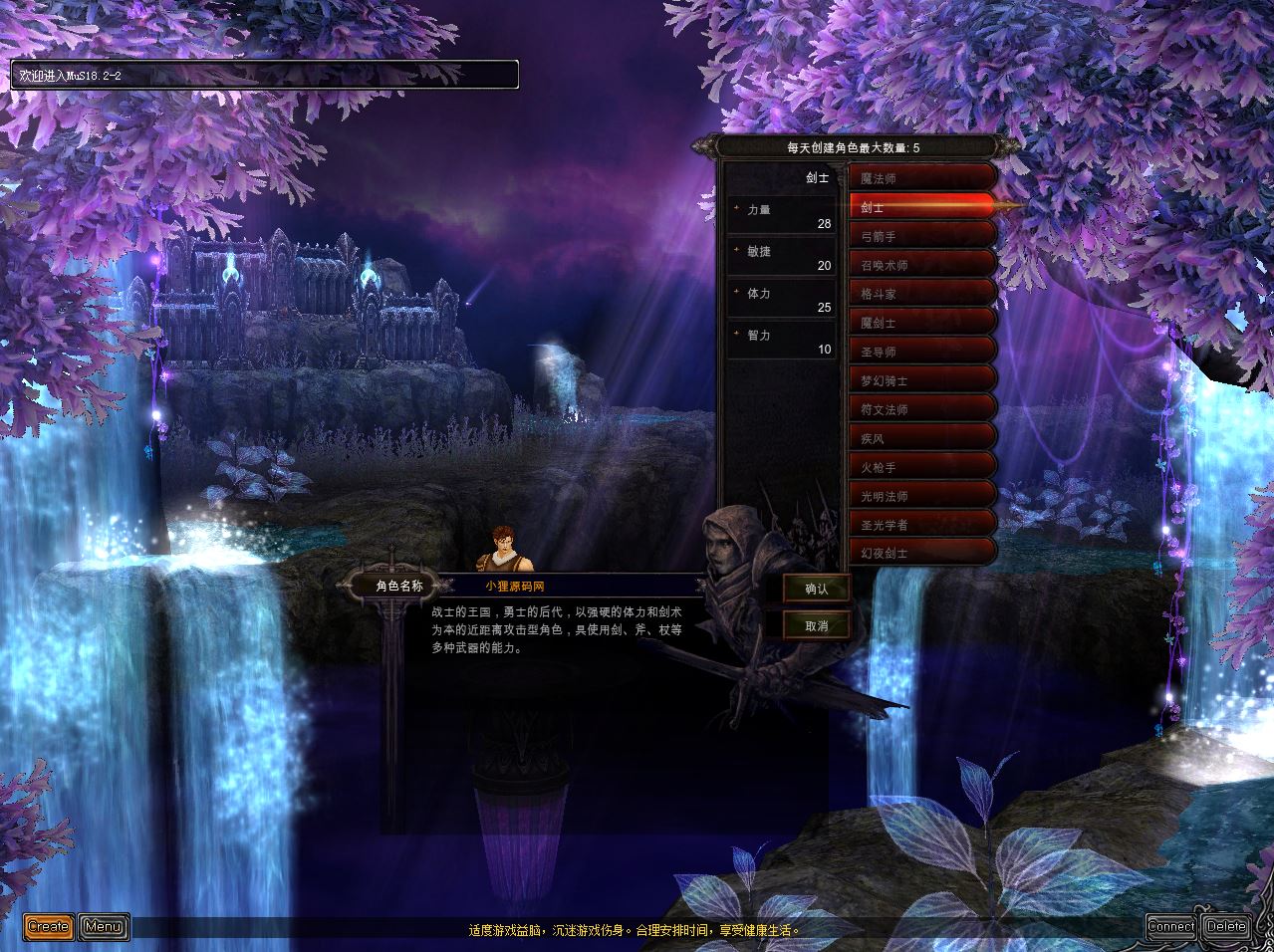The image size is (1274, 952).
Task: Select the 符文法师 class
Action: pos(921,409)
